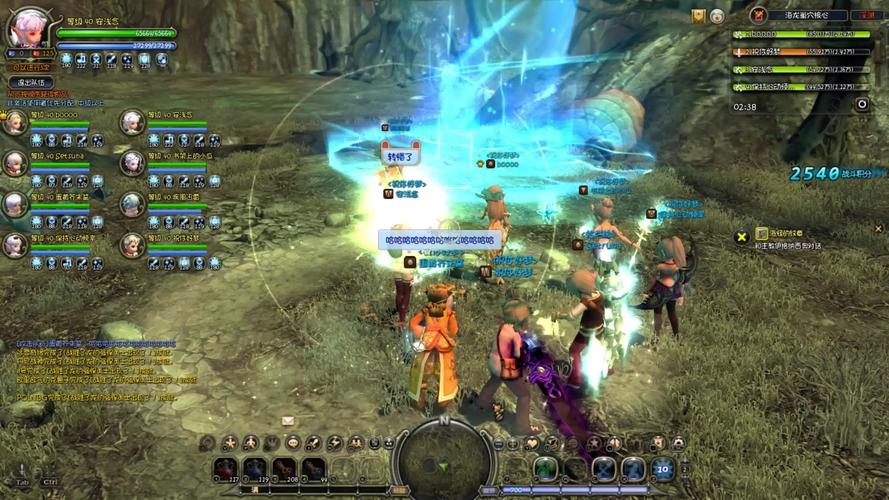Select party member Setsuna's portrait
The height and width of the screenshot is (500, 889).
(x=15, y=163)
